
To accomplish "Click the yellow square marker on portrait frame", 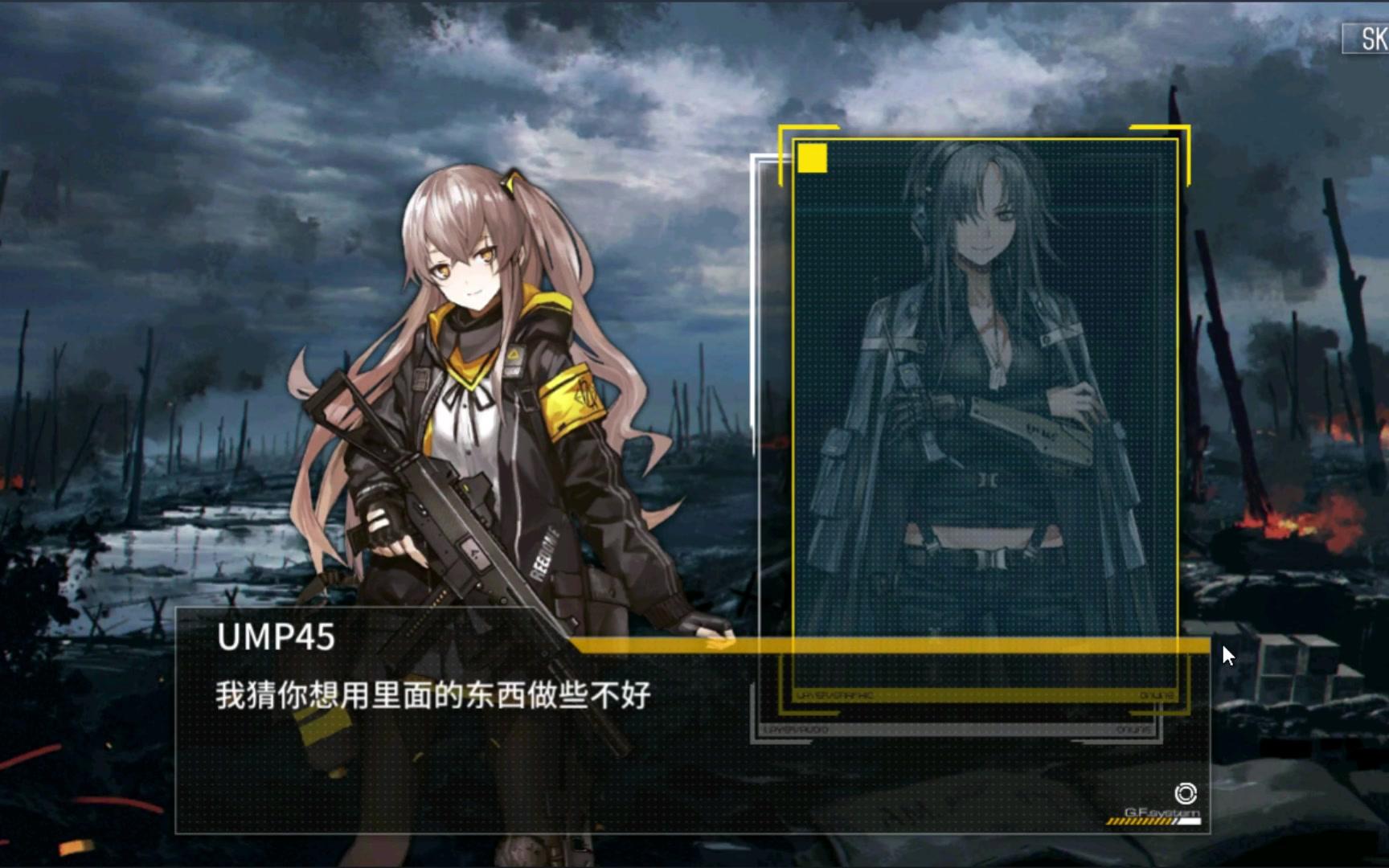I will click(x=813, y=159).
